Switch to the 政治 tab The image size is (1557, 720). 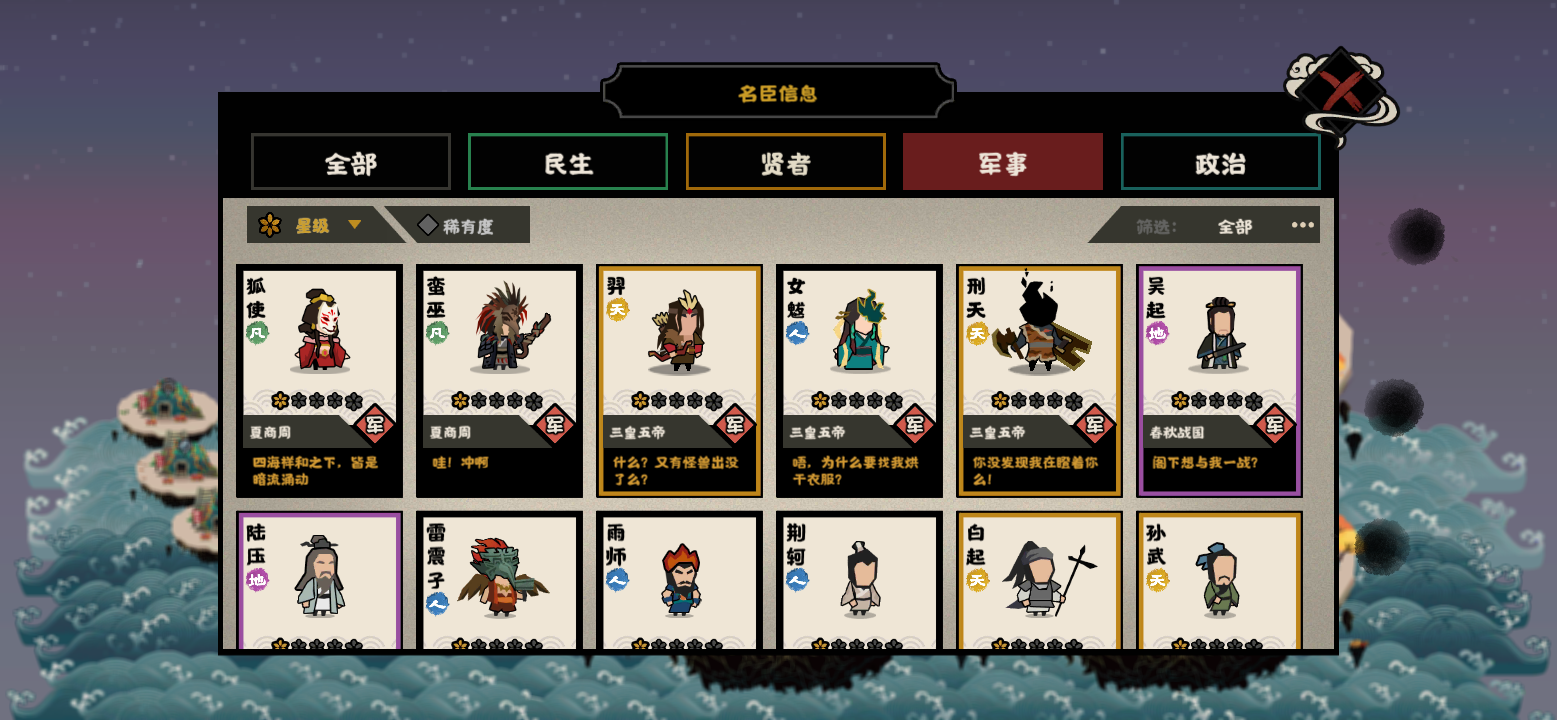(x=1220, y=161)
